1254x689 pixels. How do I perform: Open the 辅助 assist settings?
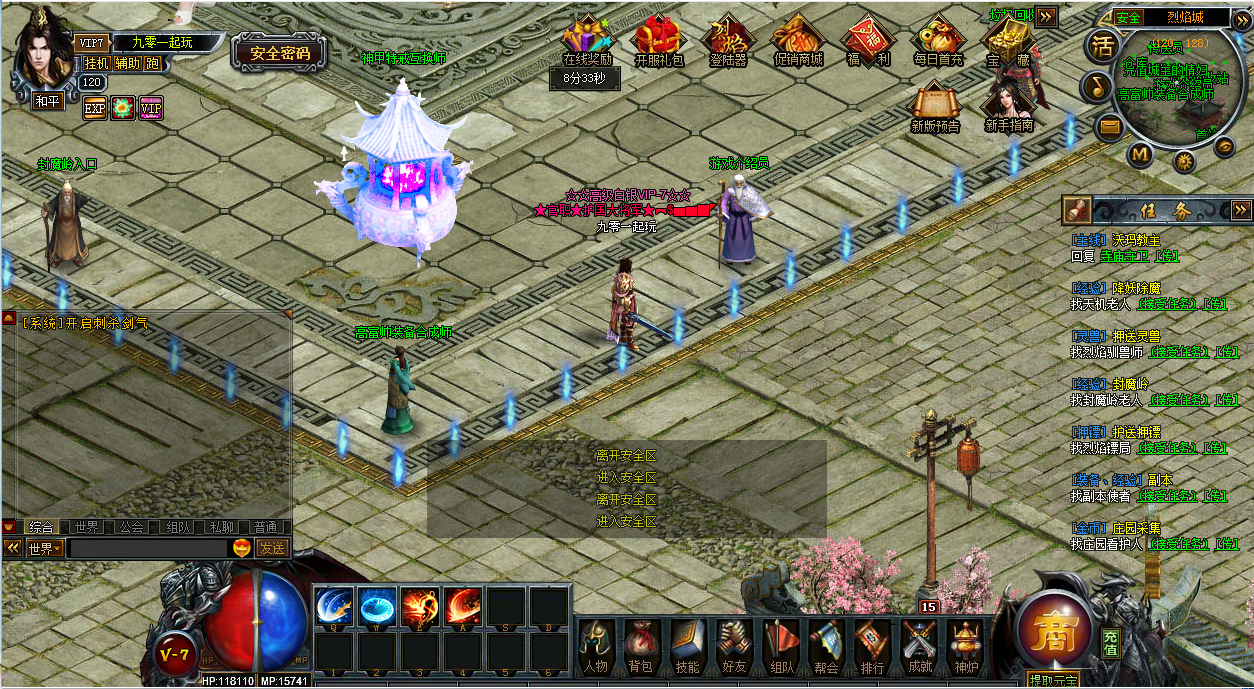pyautogui.click(x=127, y=63)
